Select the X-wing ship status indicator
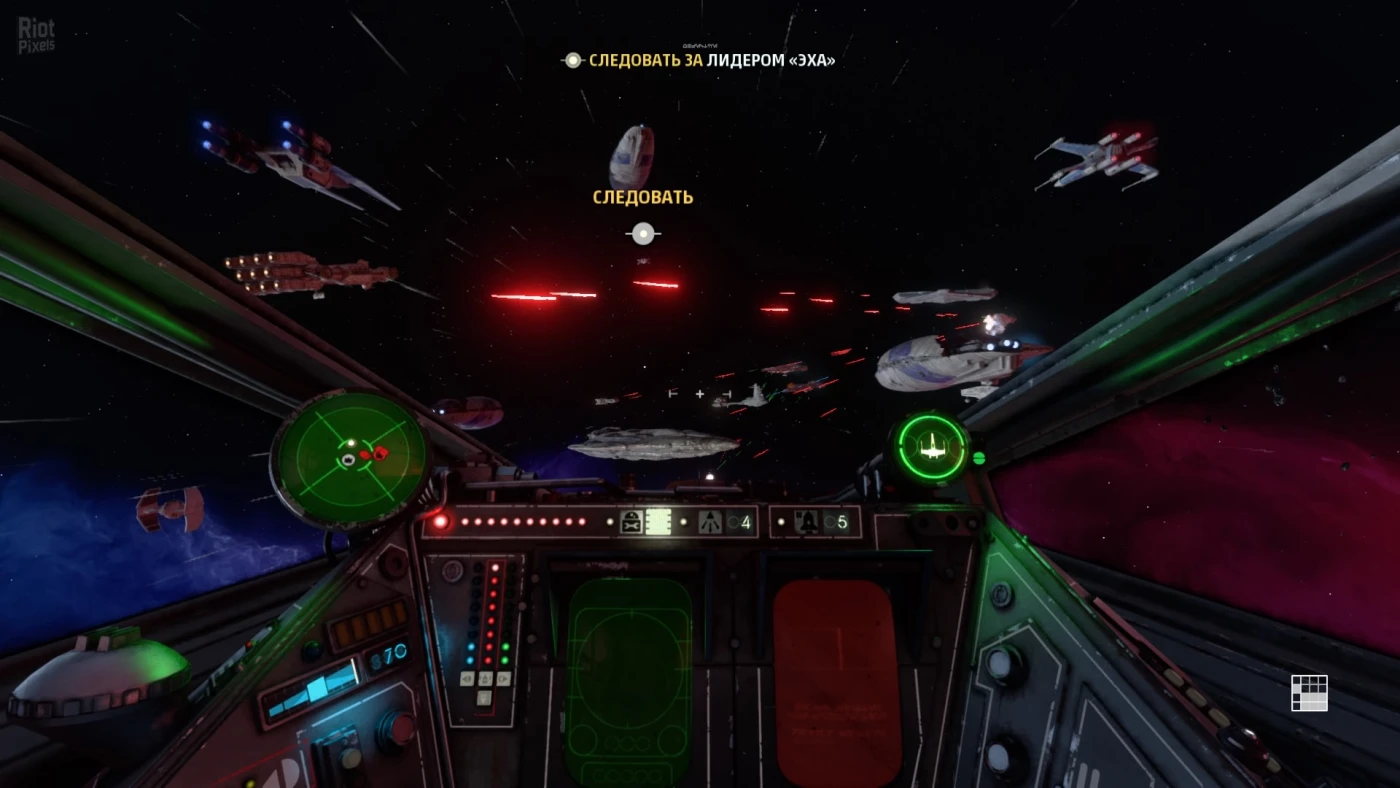1400x788 pixels. tap(931, 448)
